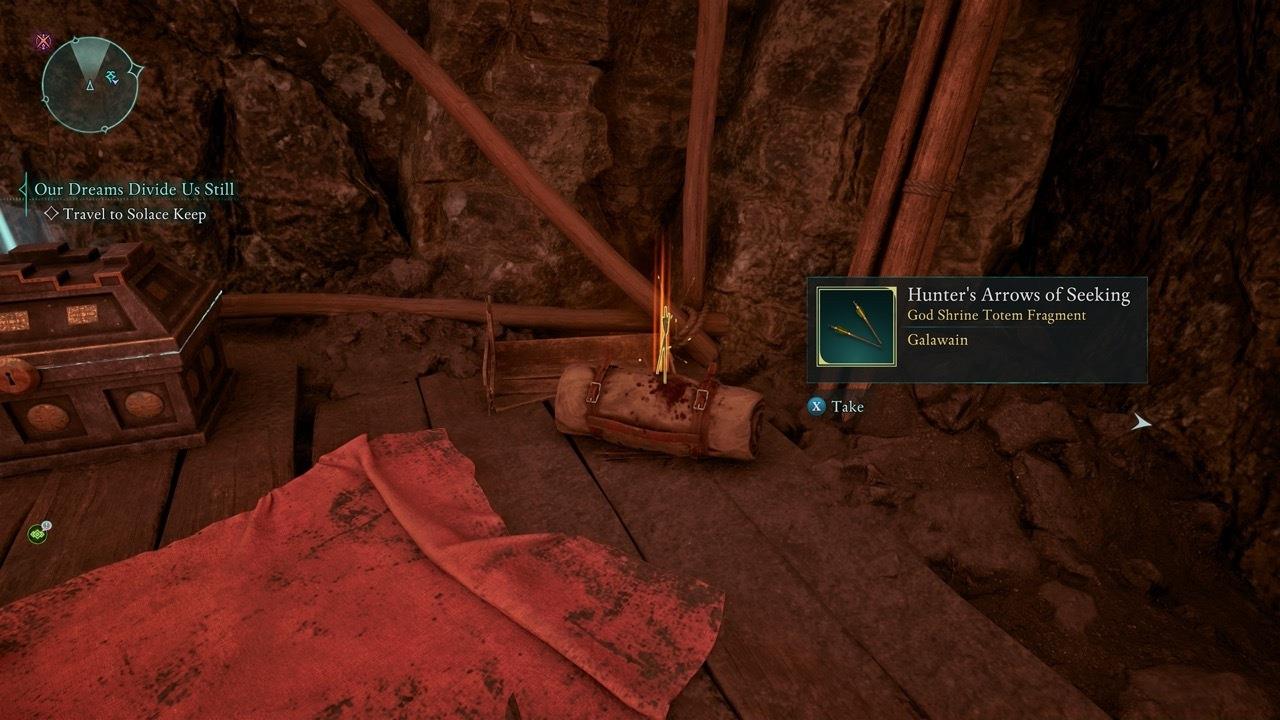Screen dimensions: 1280x720
Task: Toggle the quest tracker with the left chevron
Action: point(20,188)
